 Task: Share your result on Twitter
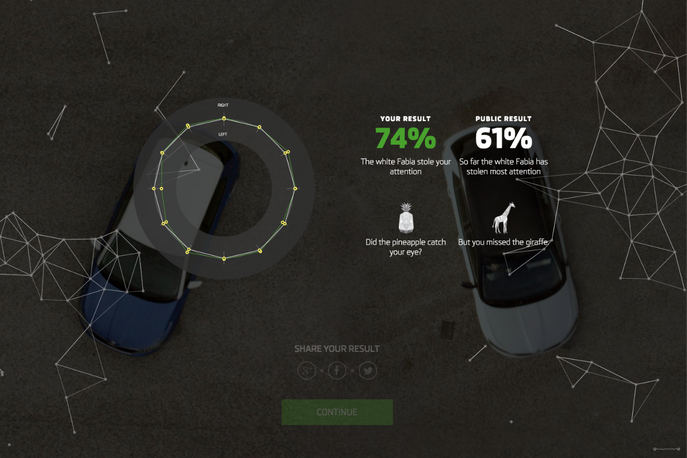tap(368, 370)
